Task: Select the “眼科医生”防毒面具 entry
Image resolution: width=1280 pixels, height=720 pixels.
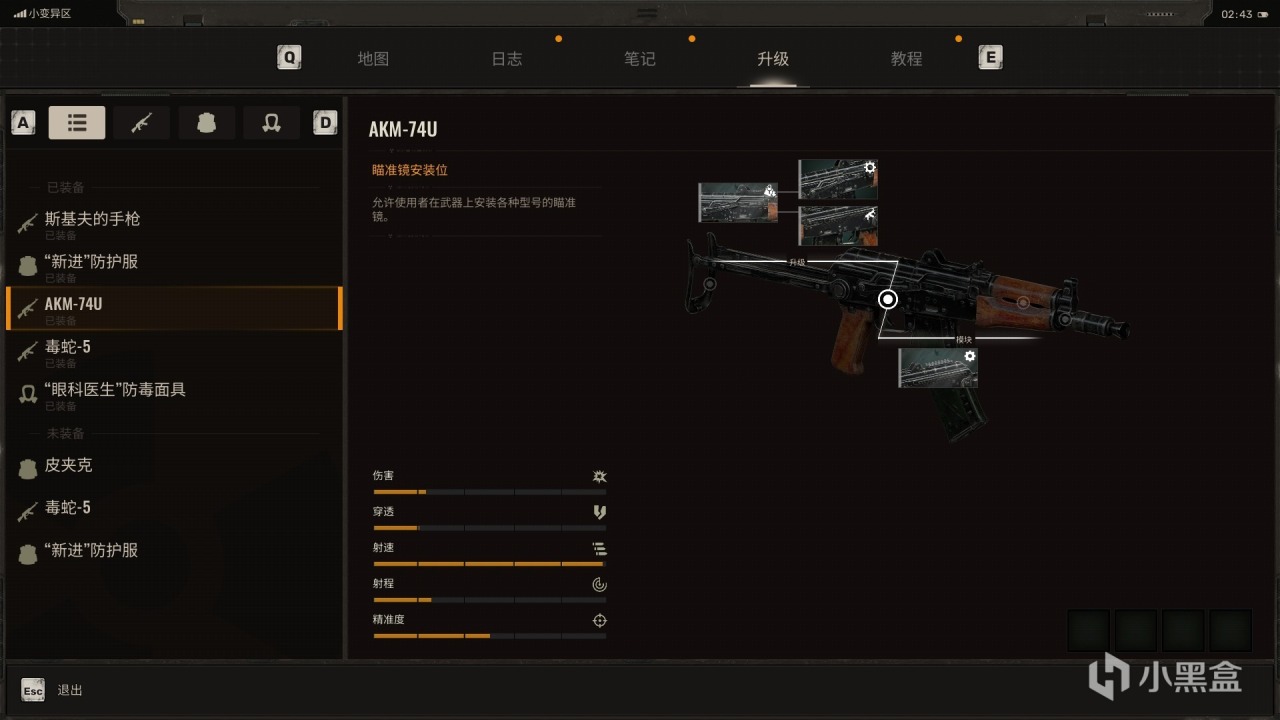Action: (x=115, y=390)
